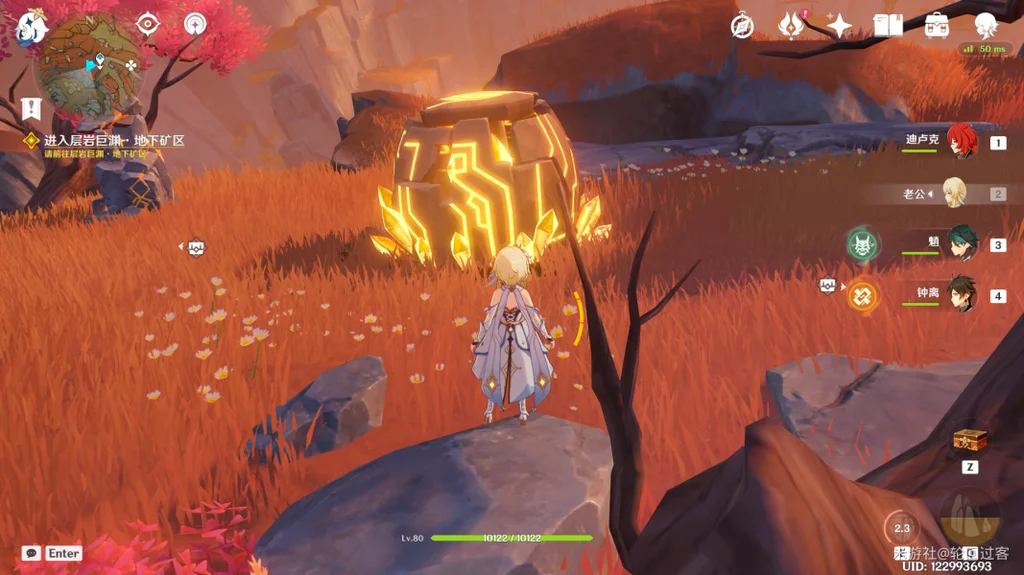Viewport: 1024px width, 575px height.
Task: Open the Paimon menu icon
Action: tap(30, 27)
